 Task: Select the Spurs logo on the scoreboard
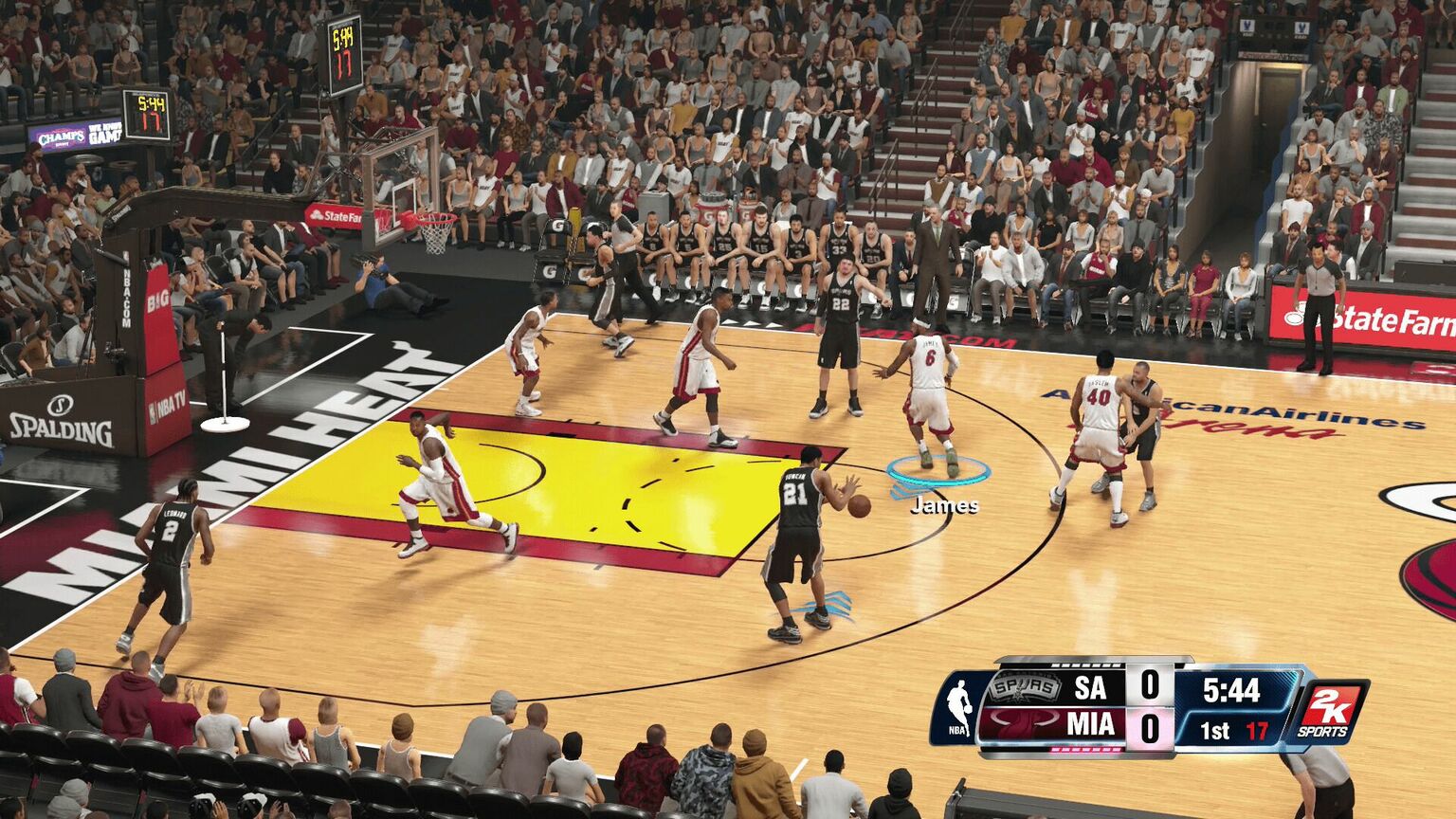tap(1024, 686)
